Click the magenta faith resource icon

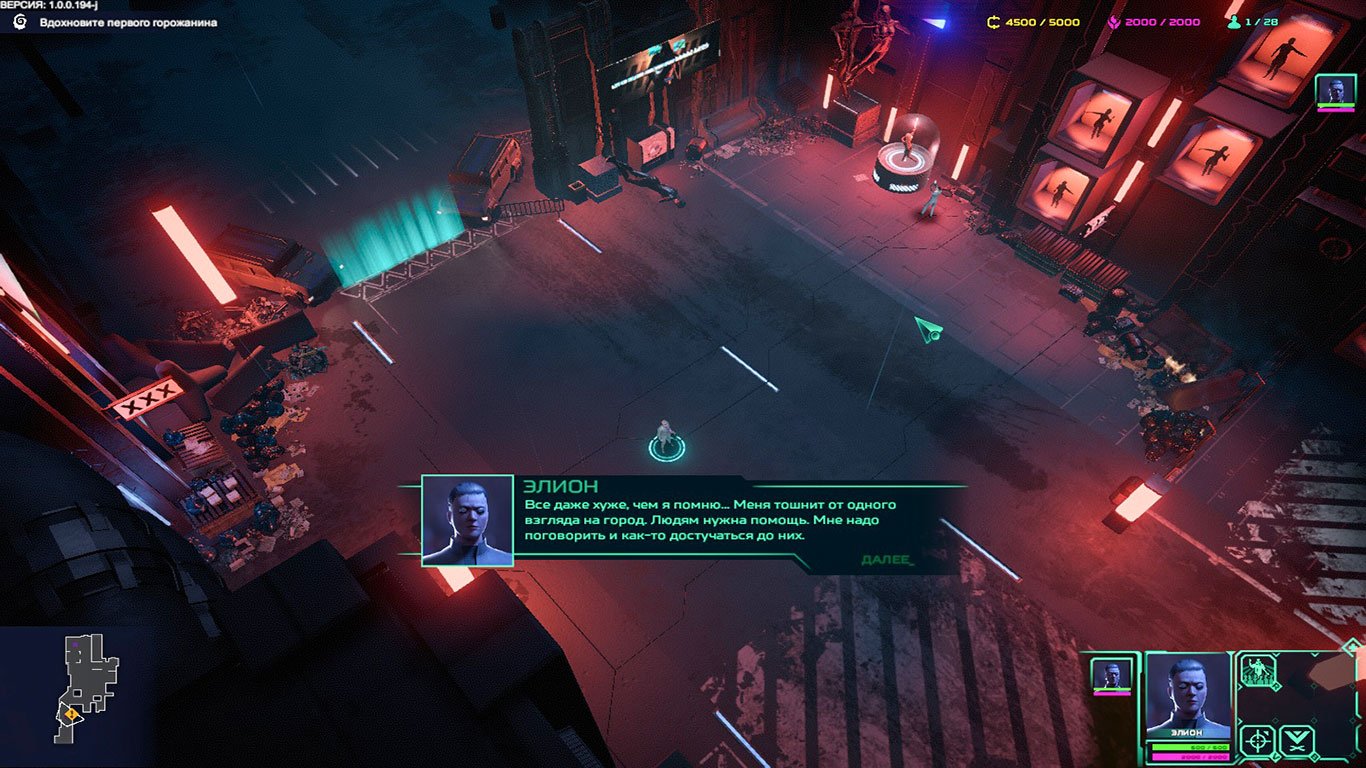[x=1116, y=20]
